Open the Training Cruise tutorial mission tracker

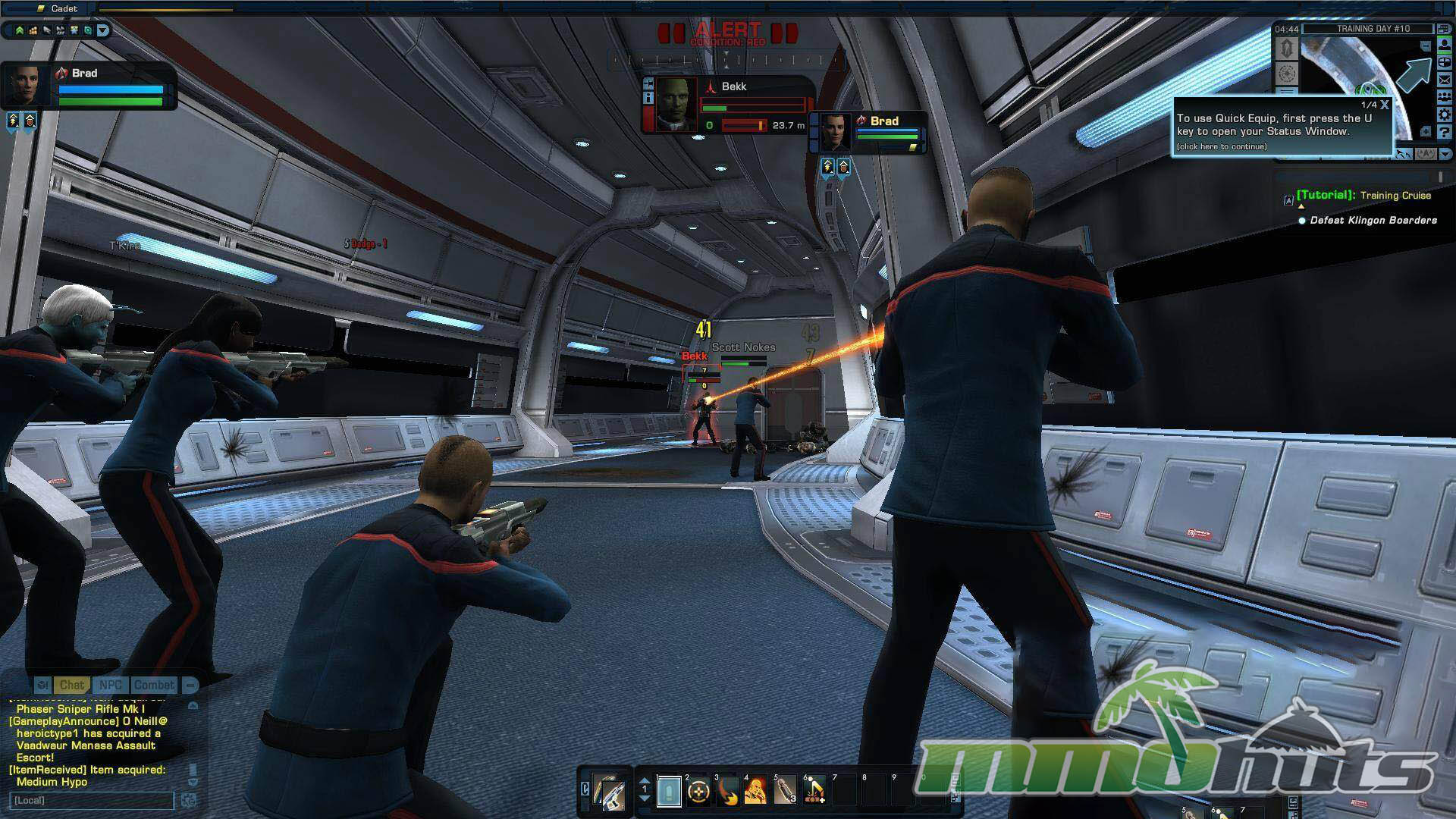click(1395, 196)
